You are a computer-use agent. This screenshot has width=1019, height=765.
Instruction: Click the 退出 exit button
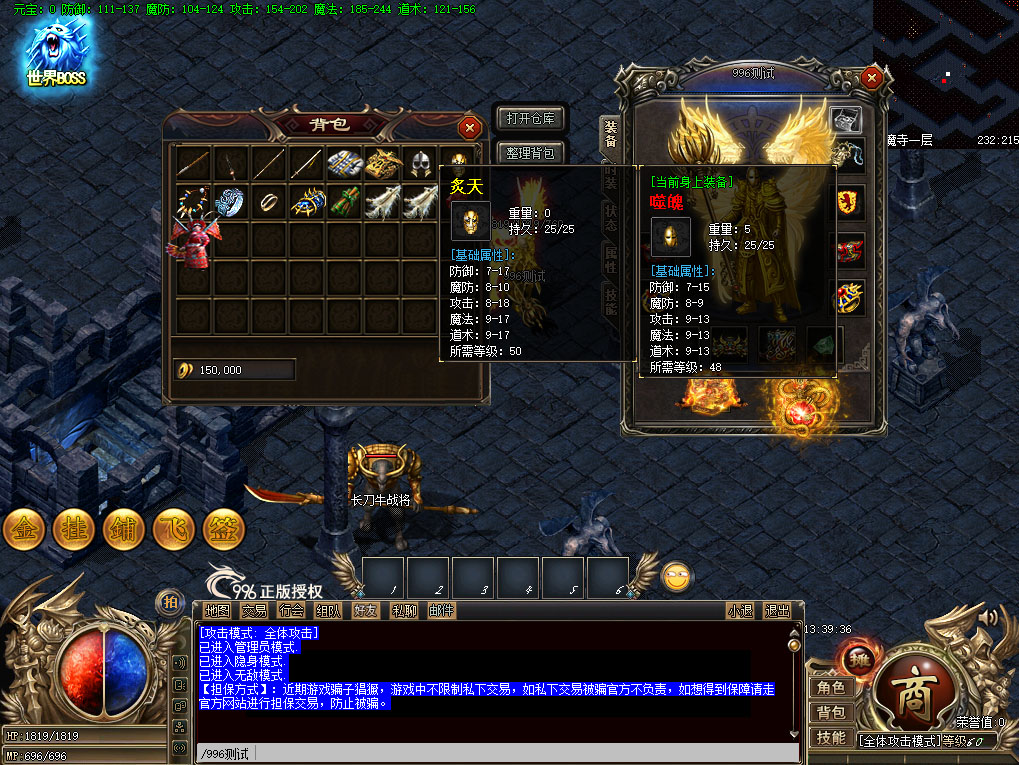click(777, 610)
